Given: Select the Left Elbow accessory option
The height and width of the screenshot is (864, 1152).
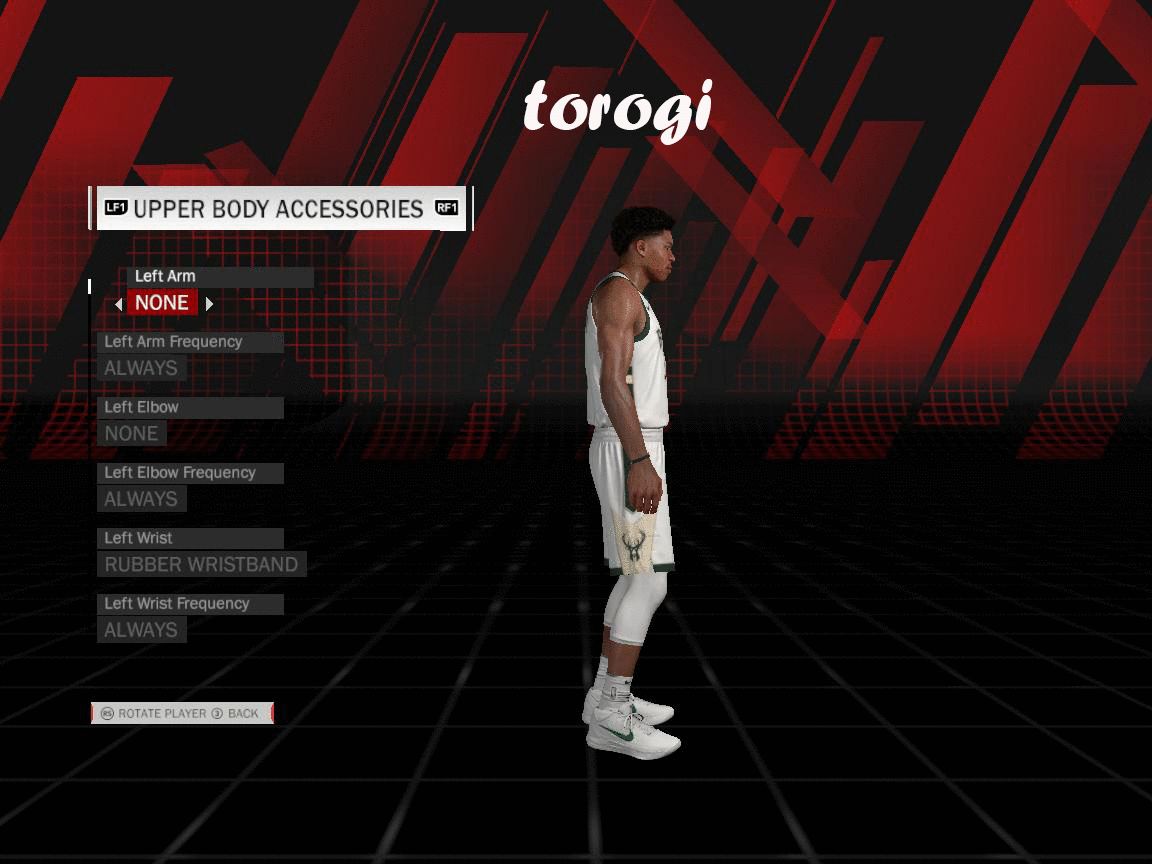Looking at the screenshot, I should [x=132, y=433].
